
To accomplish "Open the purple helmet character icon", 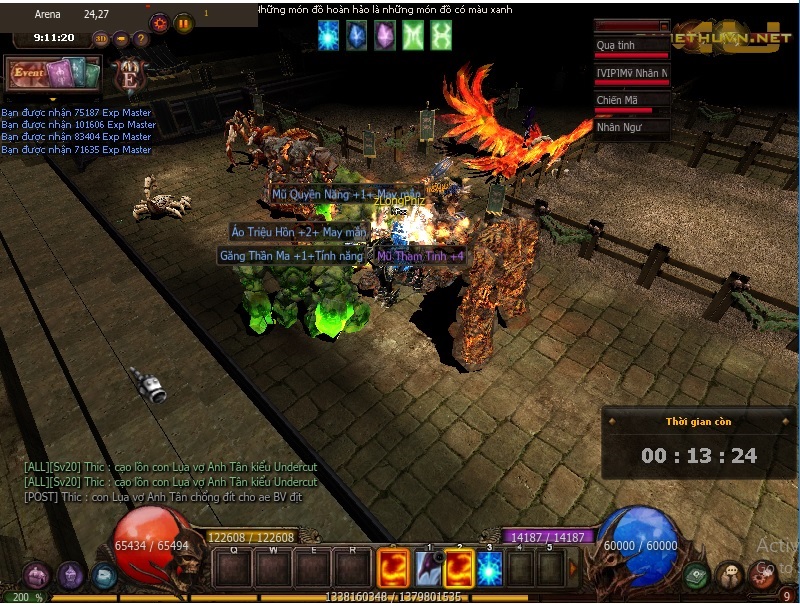I will point(70,575).
